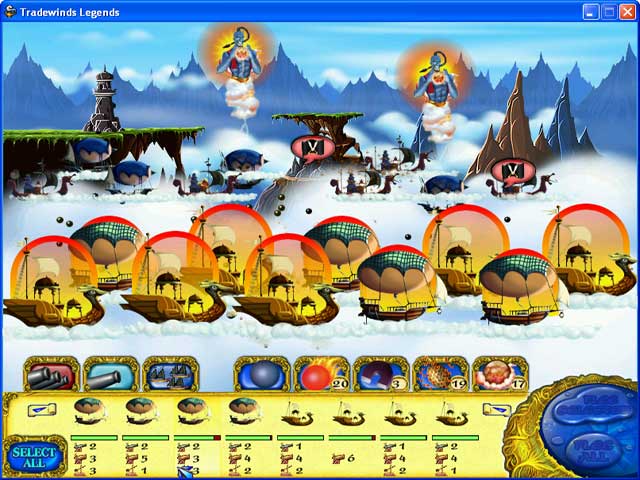Select the twin cannons weapon icon

pos(50,374)
